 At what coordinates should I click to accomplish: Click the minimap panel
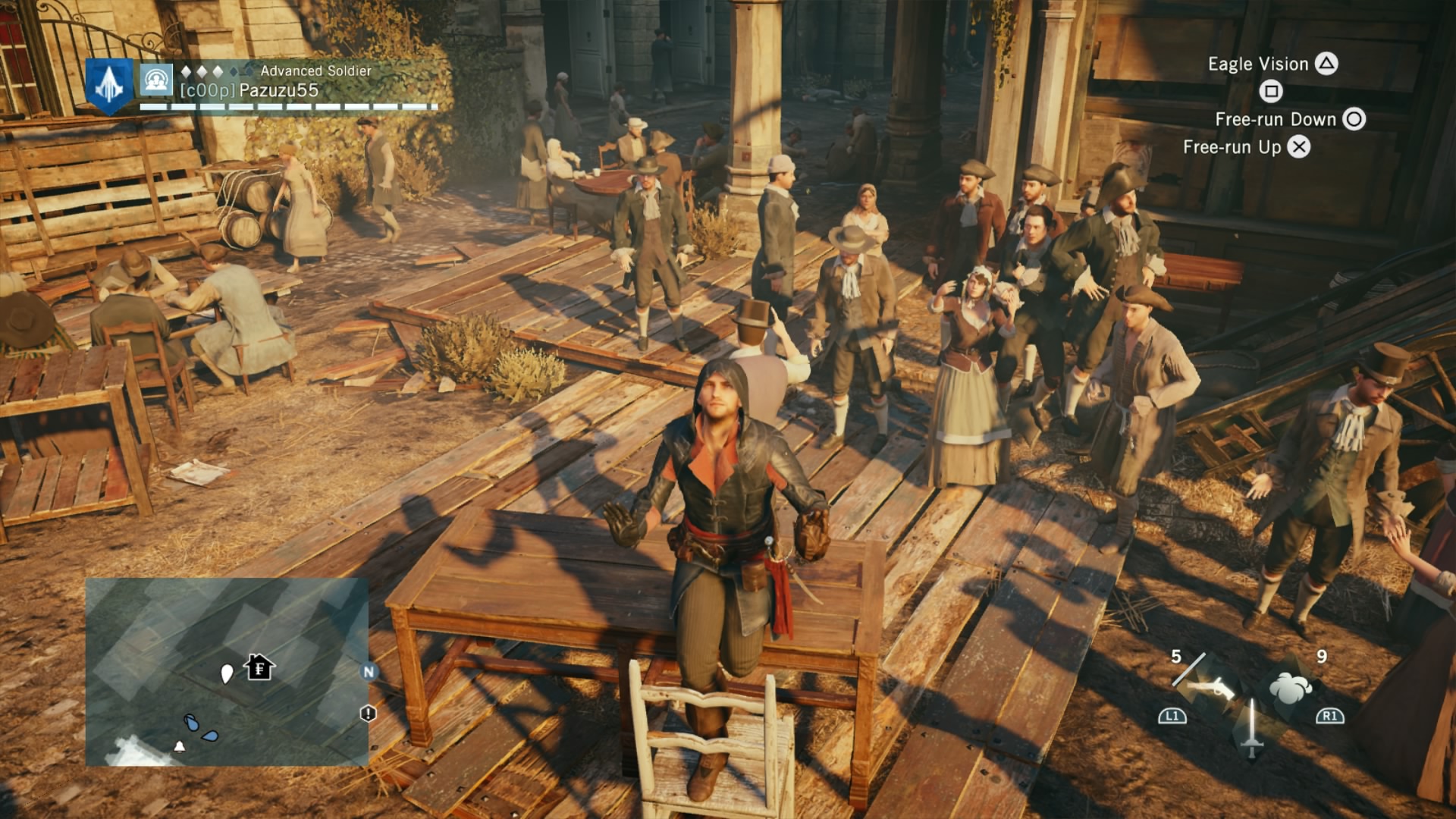(226, 672)
